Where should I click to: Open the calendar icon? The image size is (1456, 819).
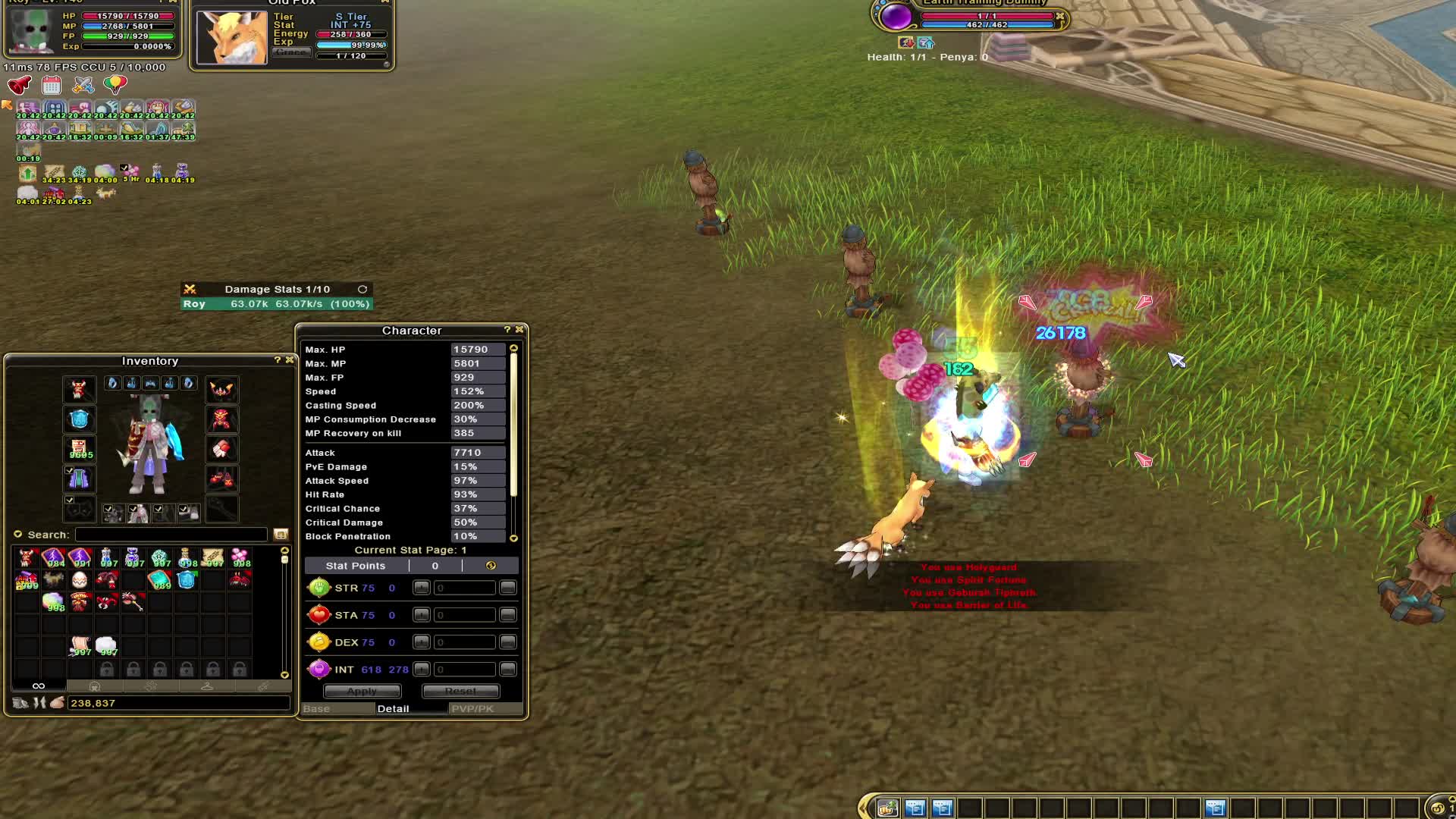(x=52, y=85)
